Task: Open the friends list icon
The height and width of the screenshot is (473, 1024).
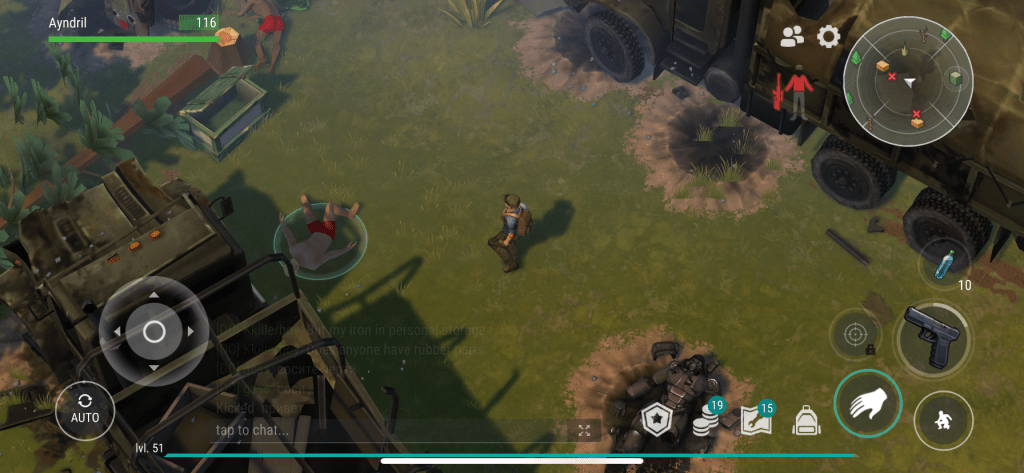Action: pyautogui.click(x=792, y=37)
